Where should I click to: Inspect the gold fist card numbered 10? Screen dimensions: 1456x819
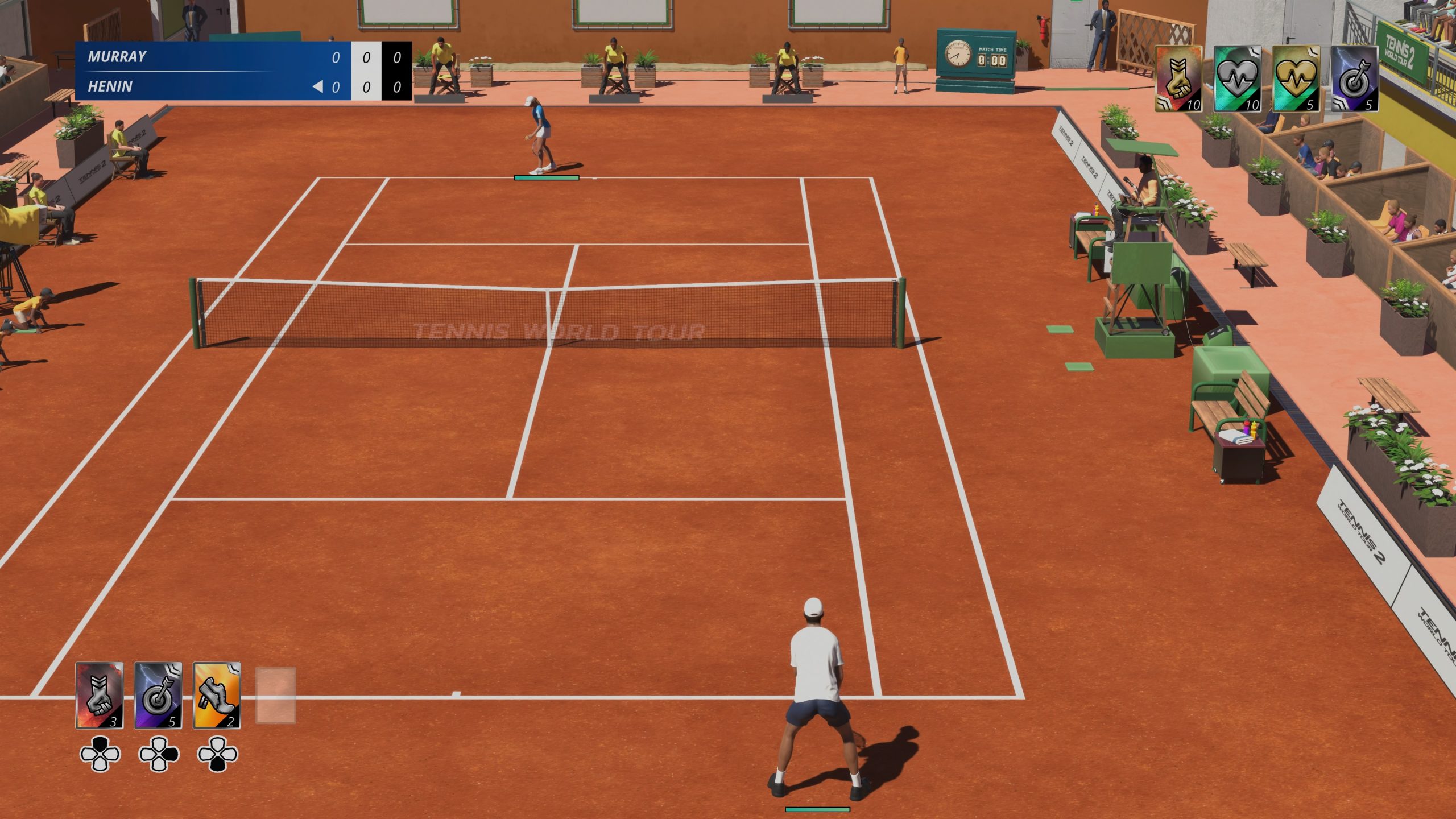pos(1178,78)
